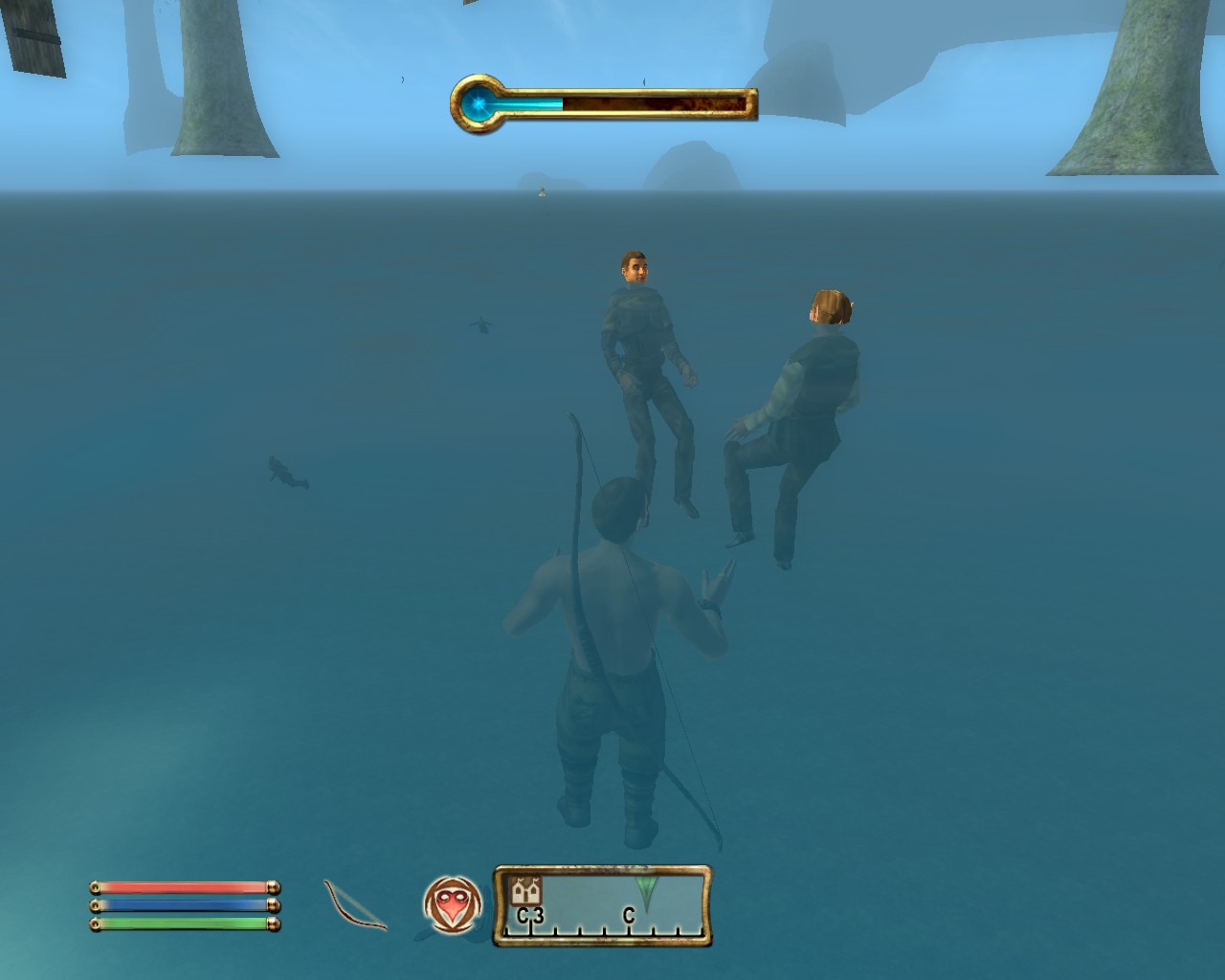Select the red heart spell icon

tap(451, 904)
